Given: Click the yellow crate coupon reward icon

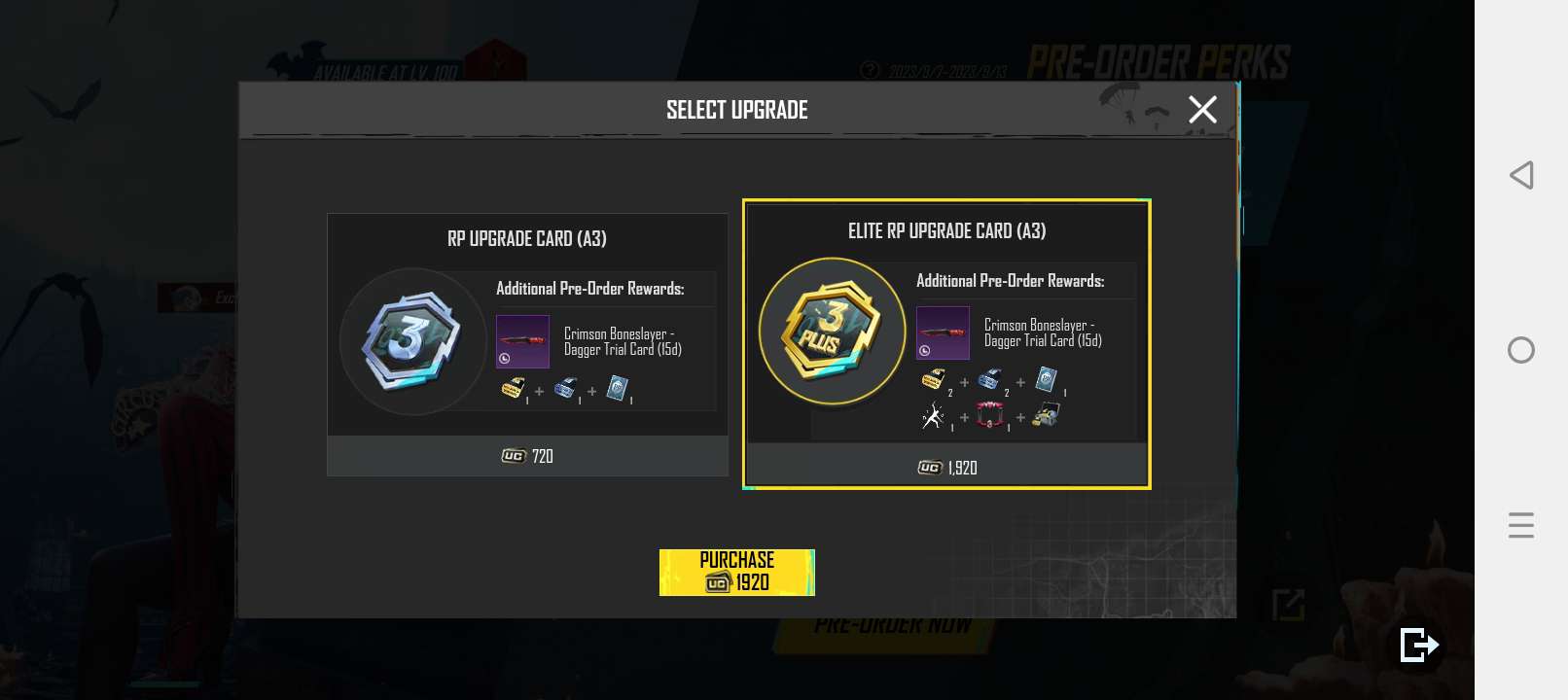Looking at the screenshot, I should [x=933, y=377].
